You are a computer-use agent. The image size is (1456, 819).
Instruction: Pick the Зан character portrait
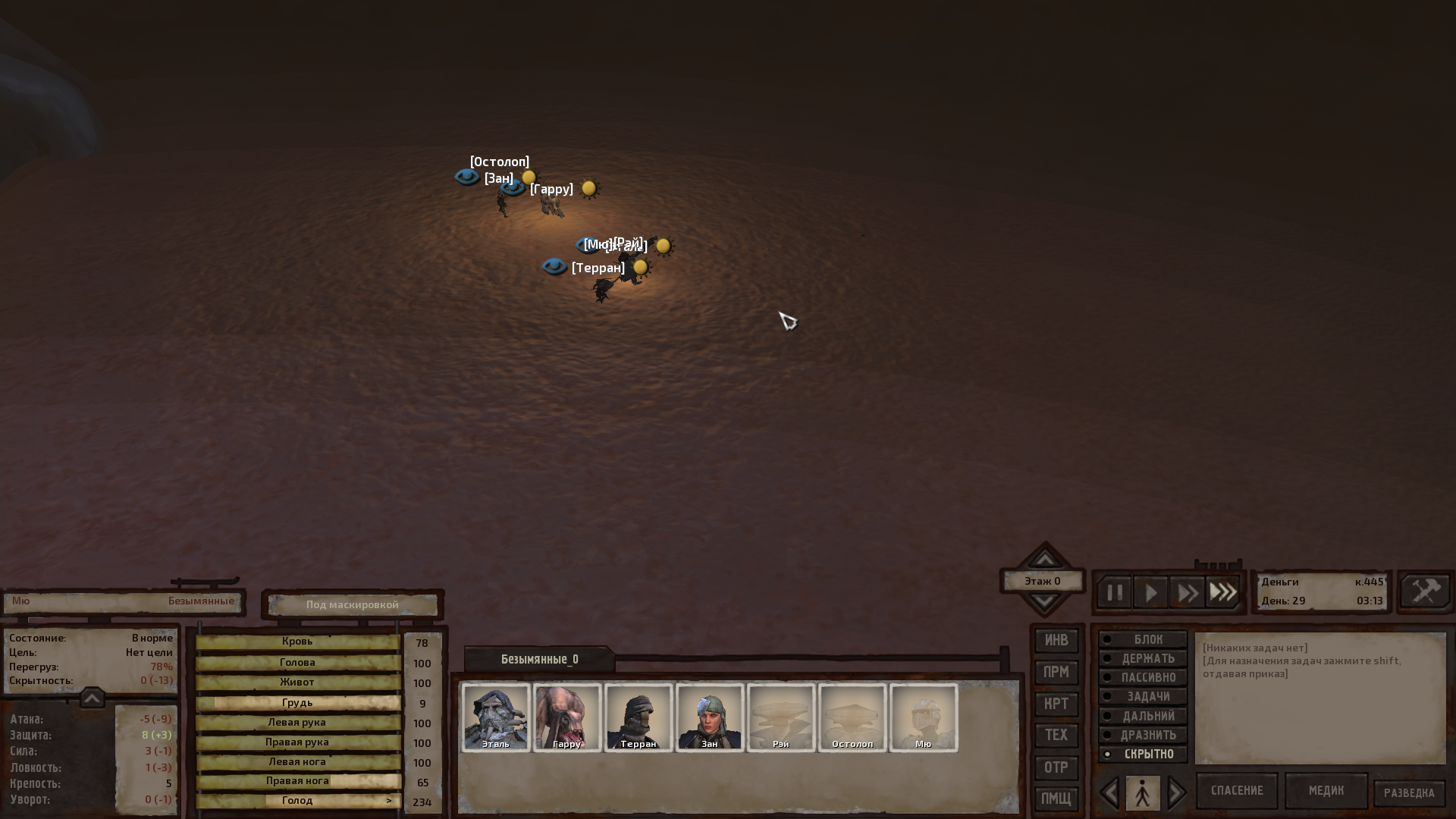click(710, 717)
